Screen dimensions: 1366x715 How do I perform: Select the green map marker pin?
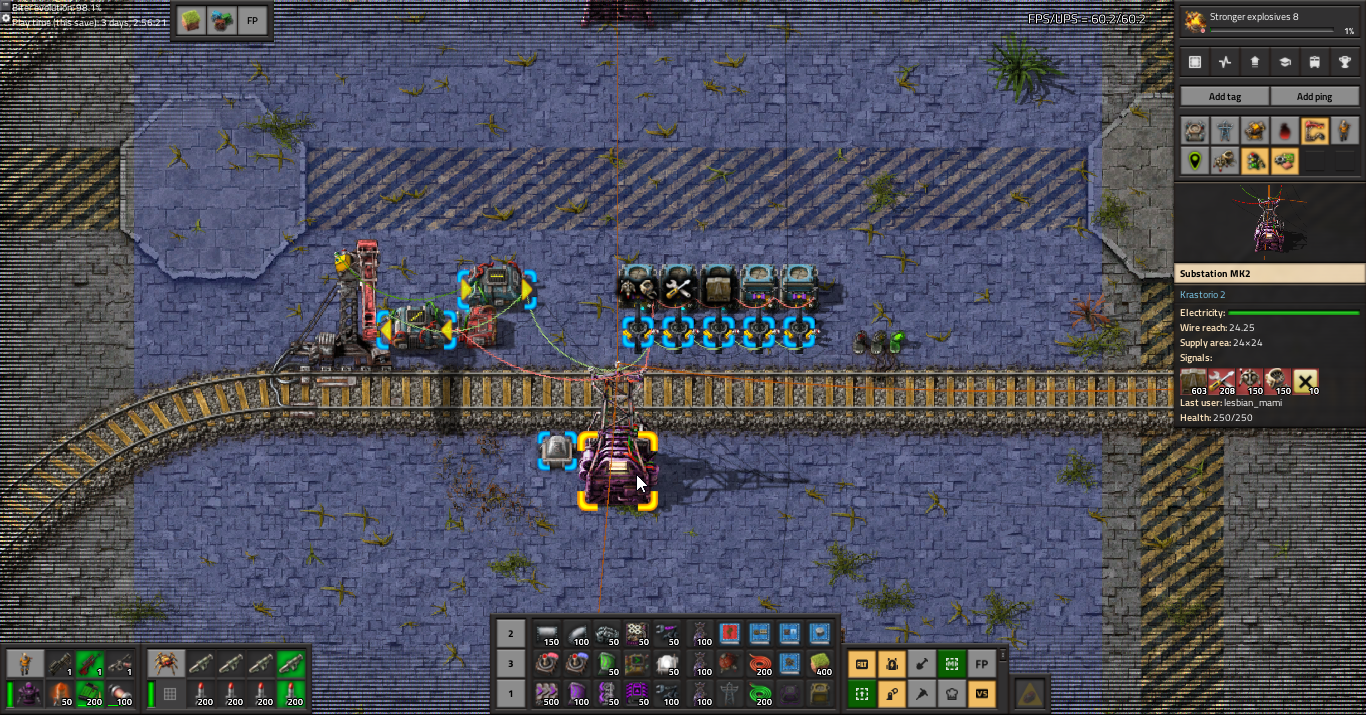click(x=1194, y=160)
